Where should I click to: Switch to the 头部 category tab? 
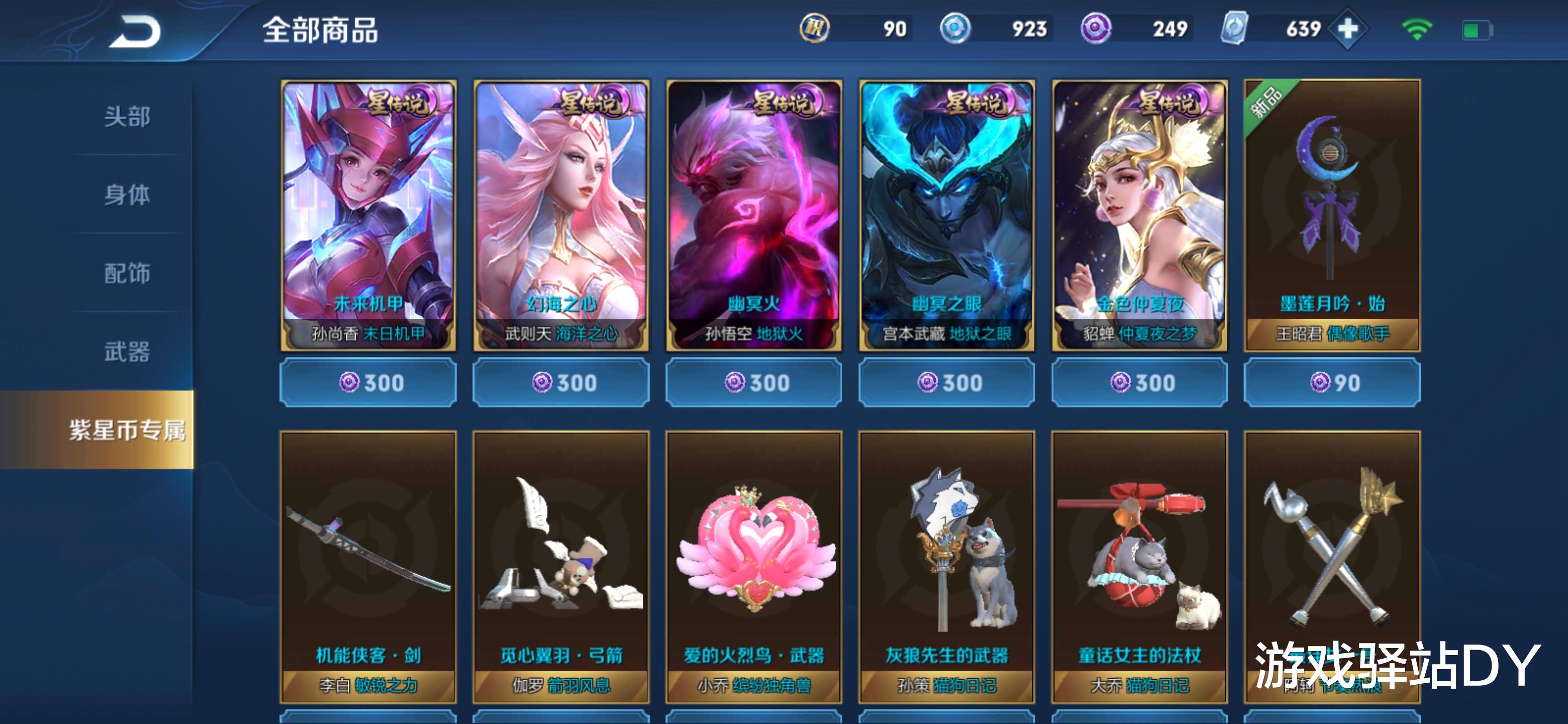127,116
